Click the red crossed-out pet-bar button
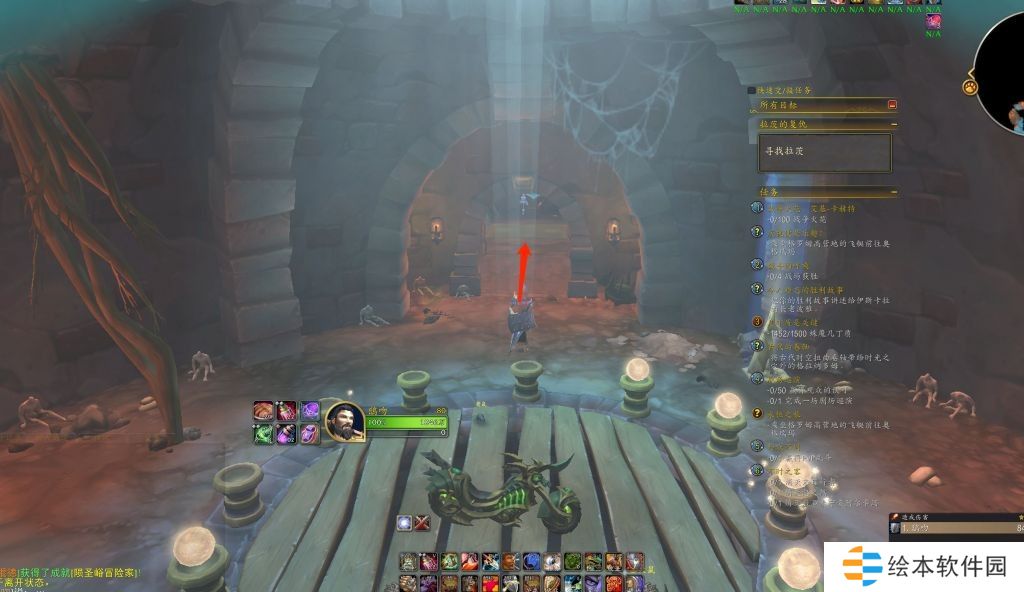 point(423,522)
